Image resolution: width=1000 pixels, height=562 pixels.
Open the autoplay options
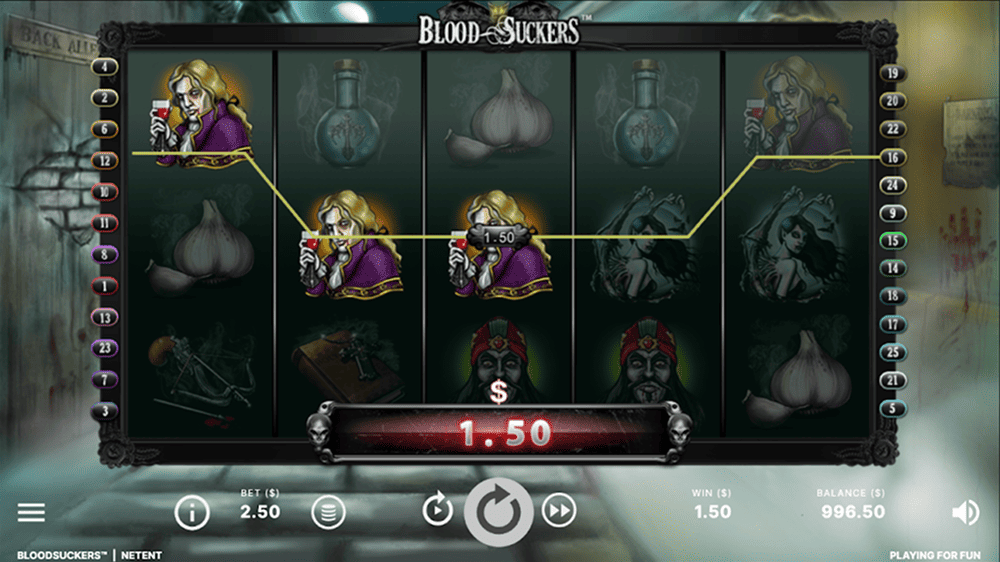[x=438, y=511]
